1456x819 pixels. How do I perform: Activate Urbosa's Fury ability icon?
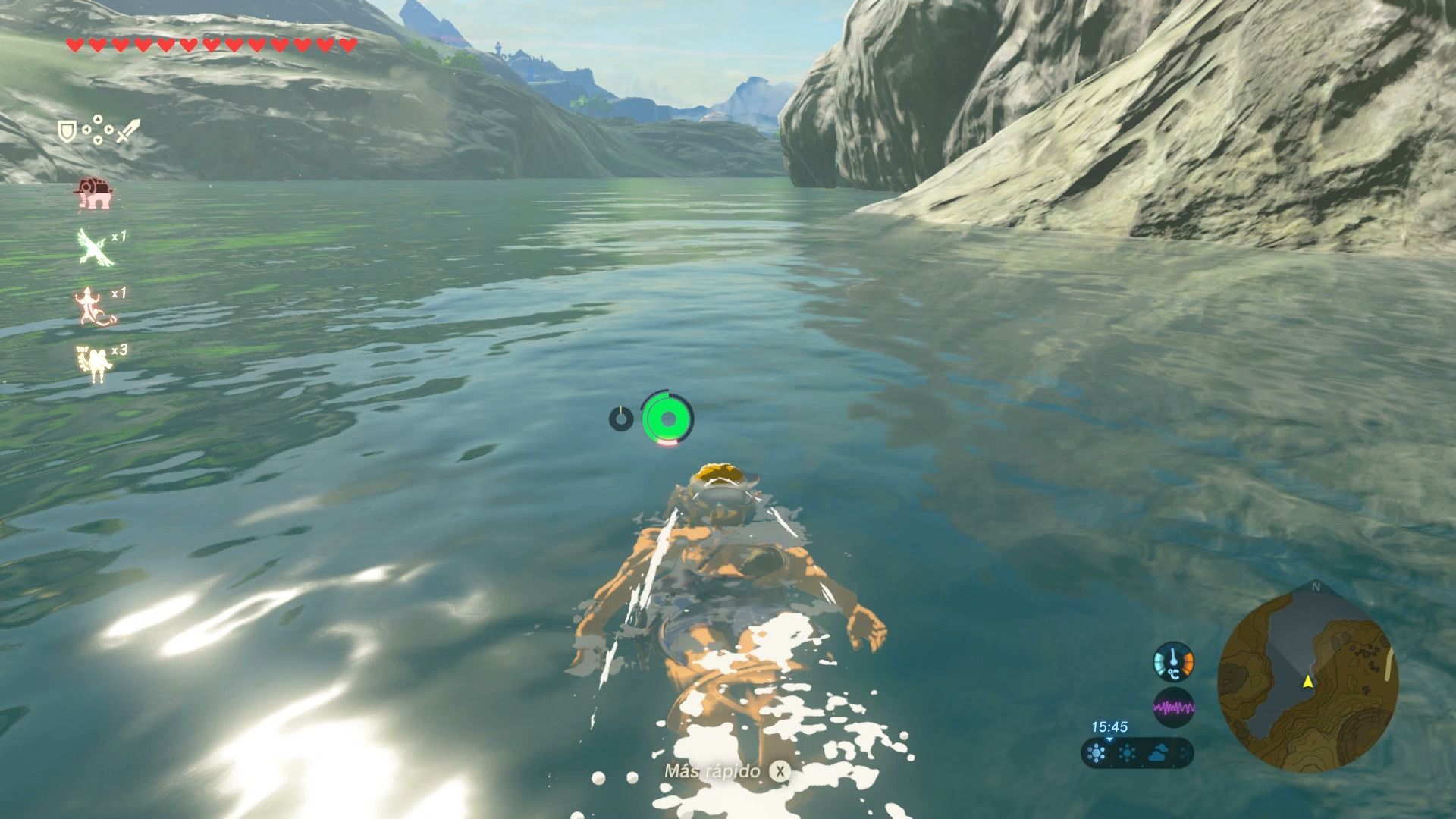click(x=93, y=362)
